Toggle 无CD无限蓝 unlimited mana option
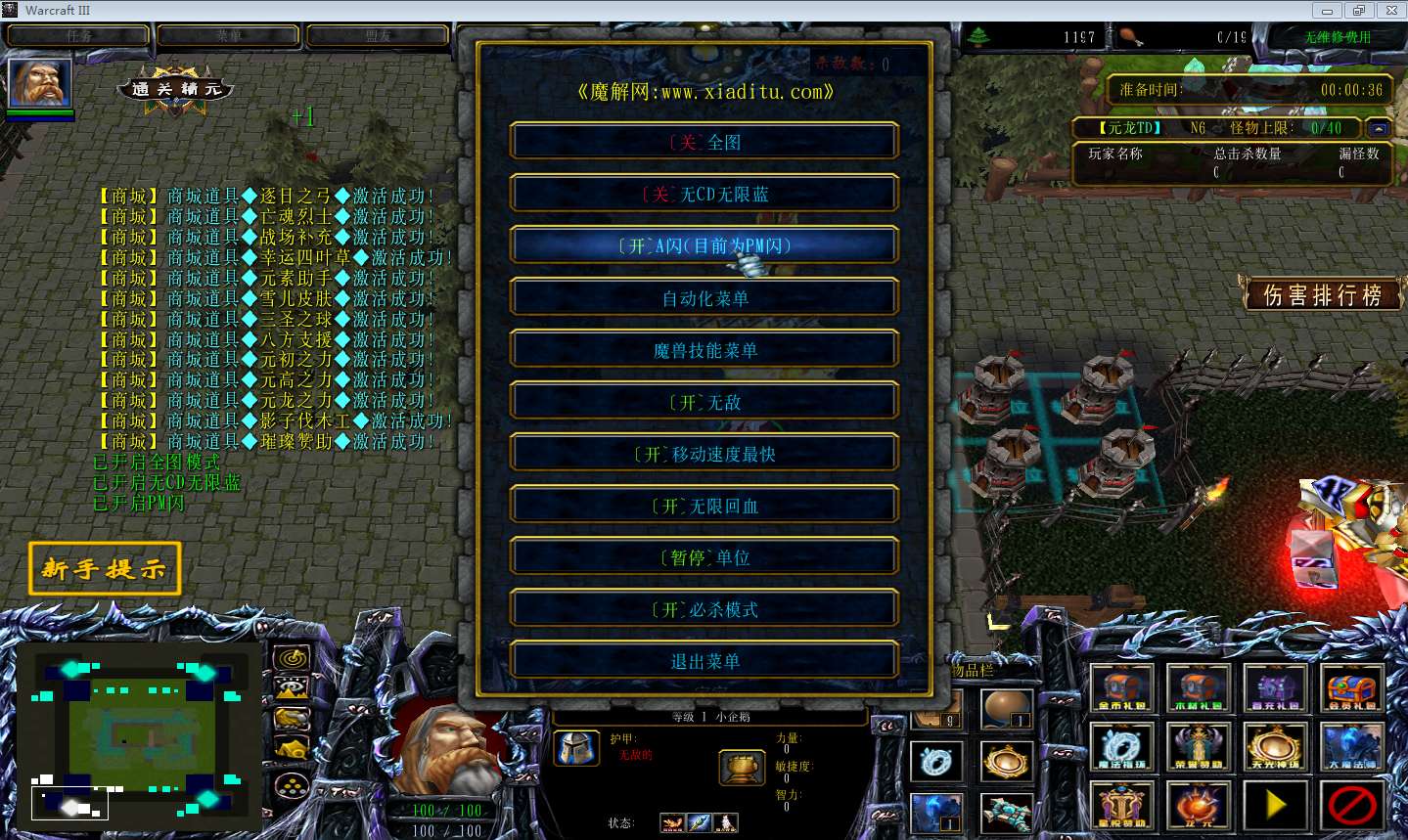The height and width of the screenshot is (840, 1408). [x=704, y=193]
